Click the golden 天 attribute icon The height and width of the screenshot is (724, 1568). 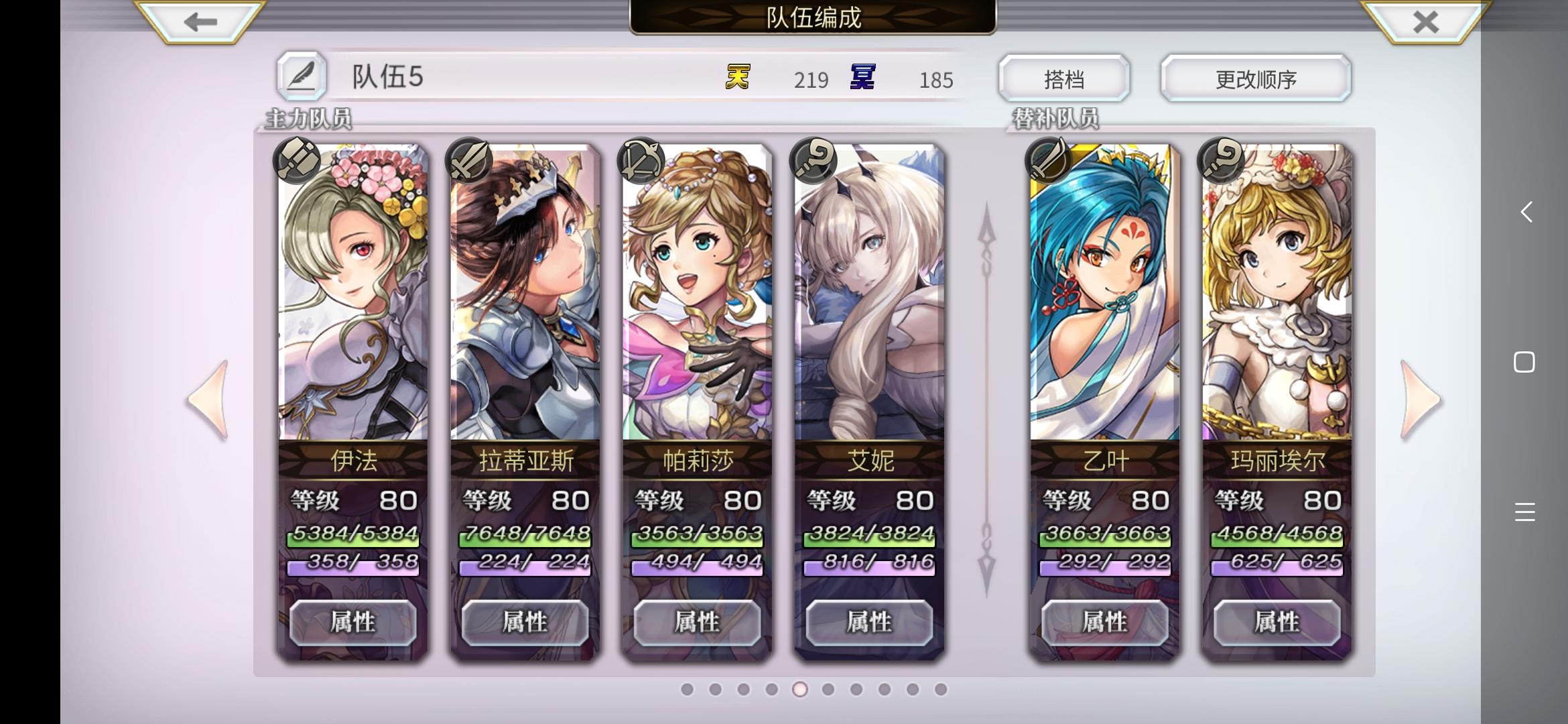click(x=737, y=78)
